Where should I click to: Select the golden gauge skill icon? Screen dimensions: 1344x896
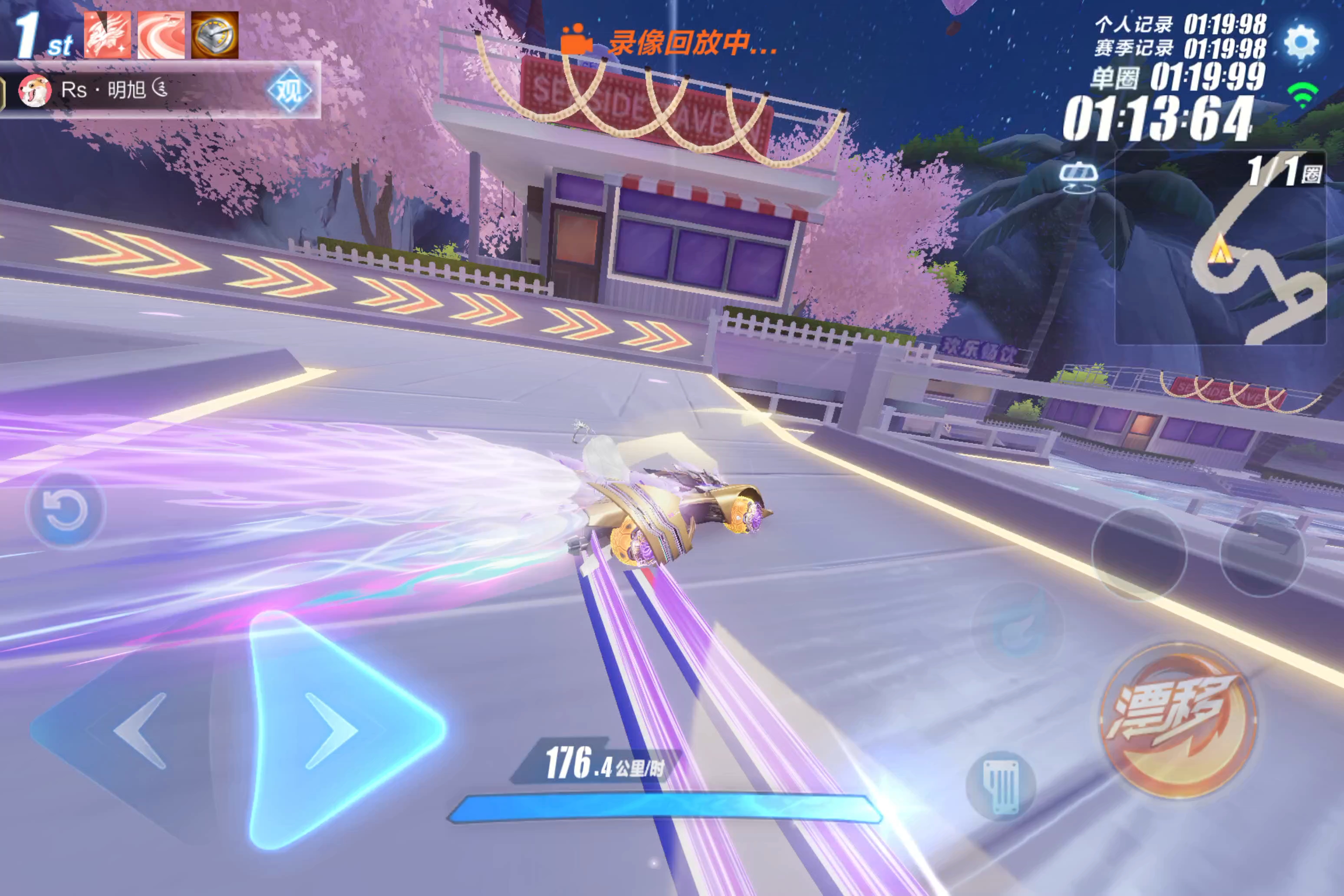point(215,36)
